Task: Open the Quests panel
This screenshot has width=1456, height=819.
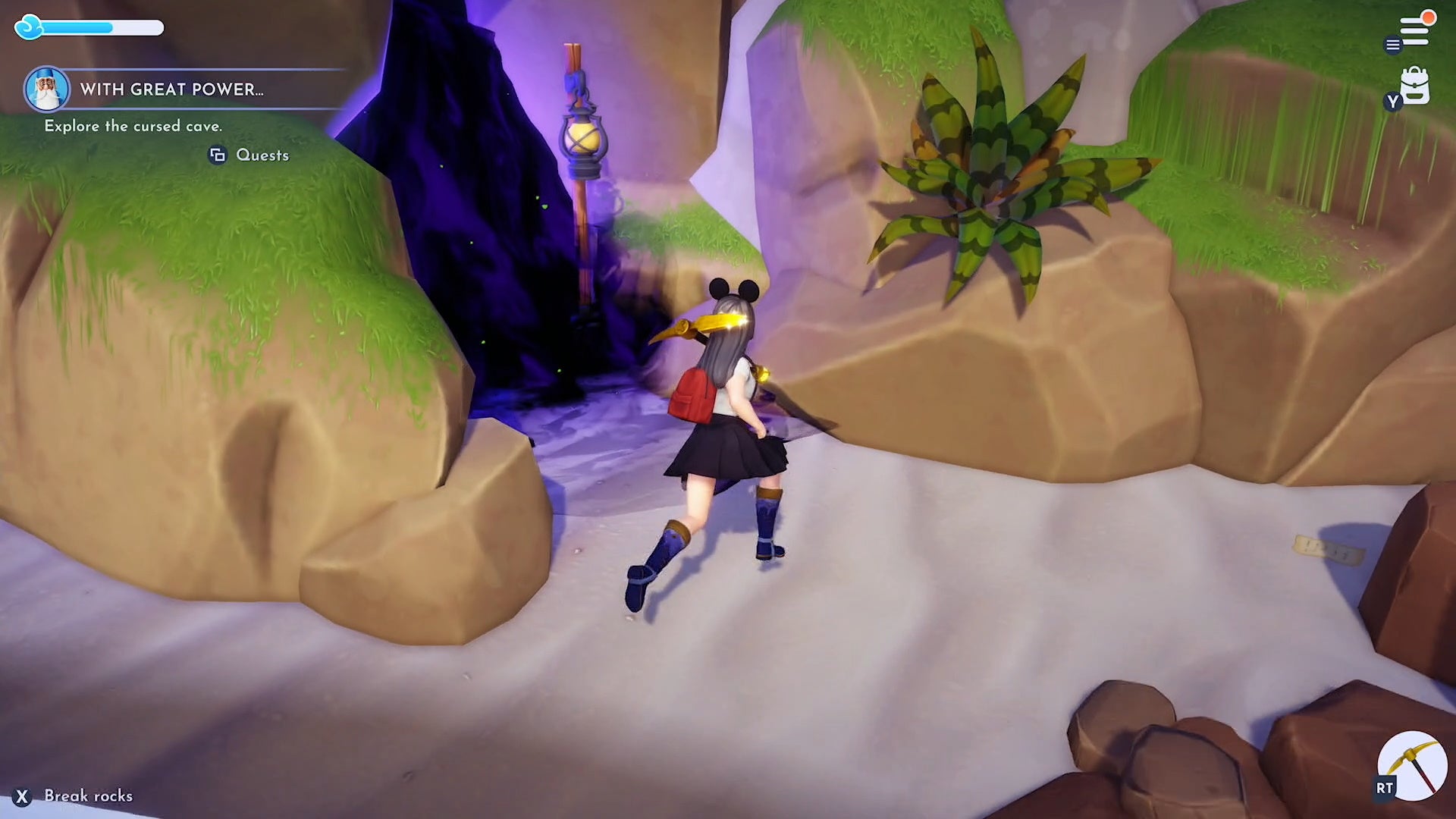Action: click(x=262, y=155)
